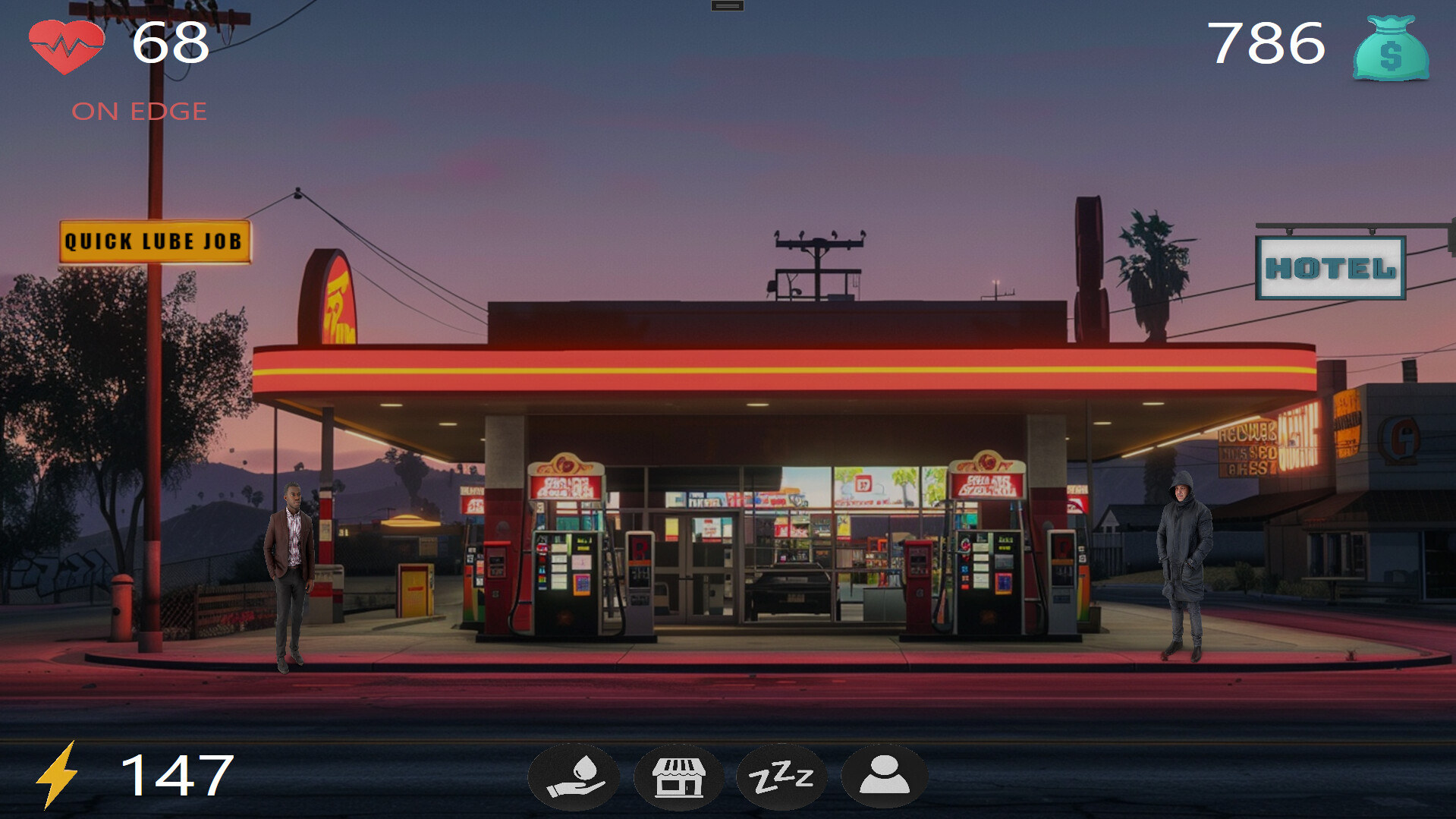This screenshot has height=819, width=1456.
Task: Go to the Hotel sign
Action: coord(1330,268)
